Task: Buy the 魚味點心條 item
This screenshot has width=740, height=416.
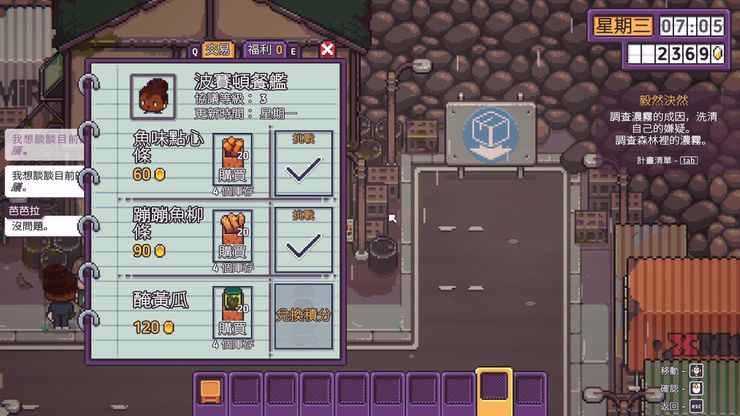Action: (x=232, y=160)
